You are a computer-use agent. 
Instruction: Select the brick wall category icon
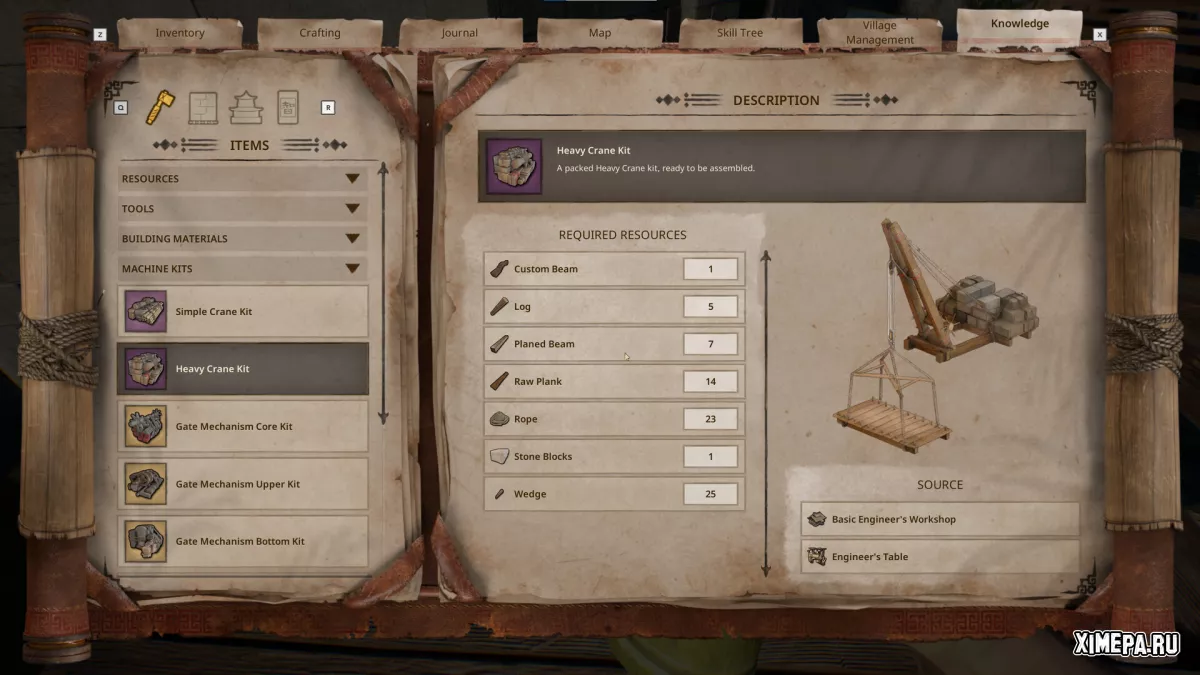click(203, 106)
